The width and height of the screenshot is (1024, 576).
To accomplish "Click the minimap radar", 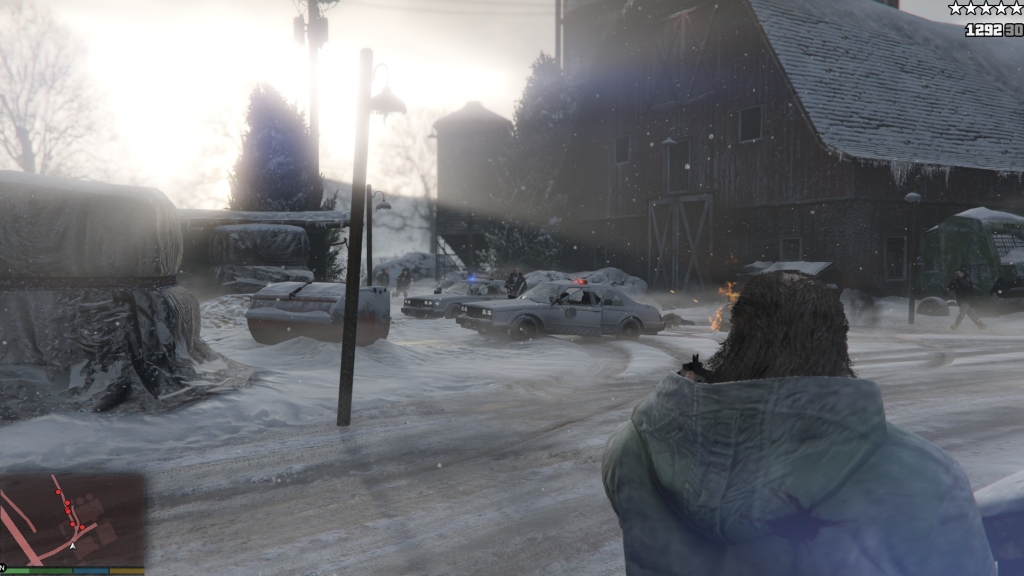I will pos(72,519).
